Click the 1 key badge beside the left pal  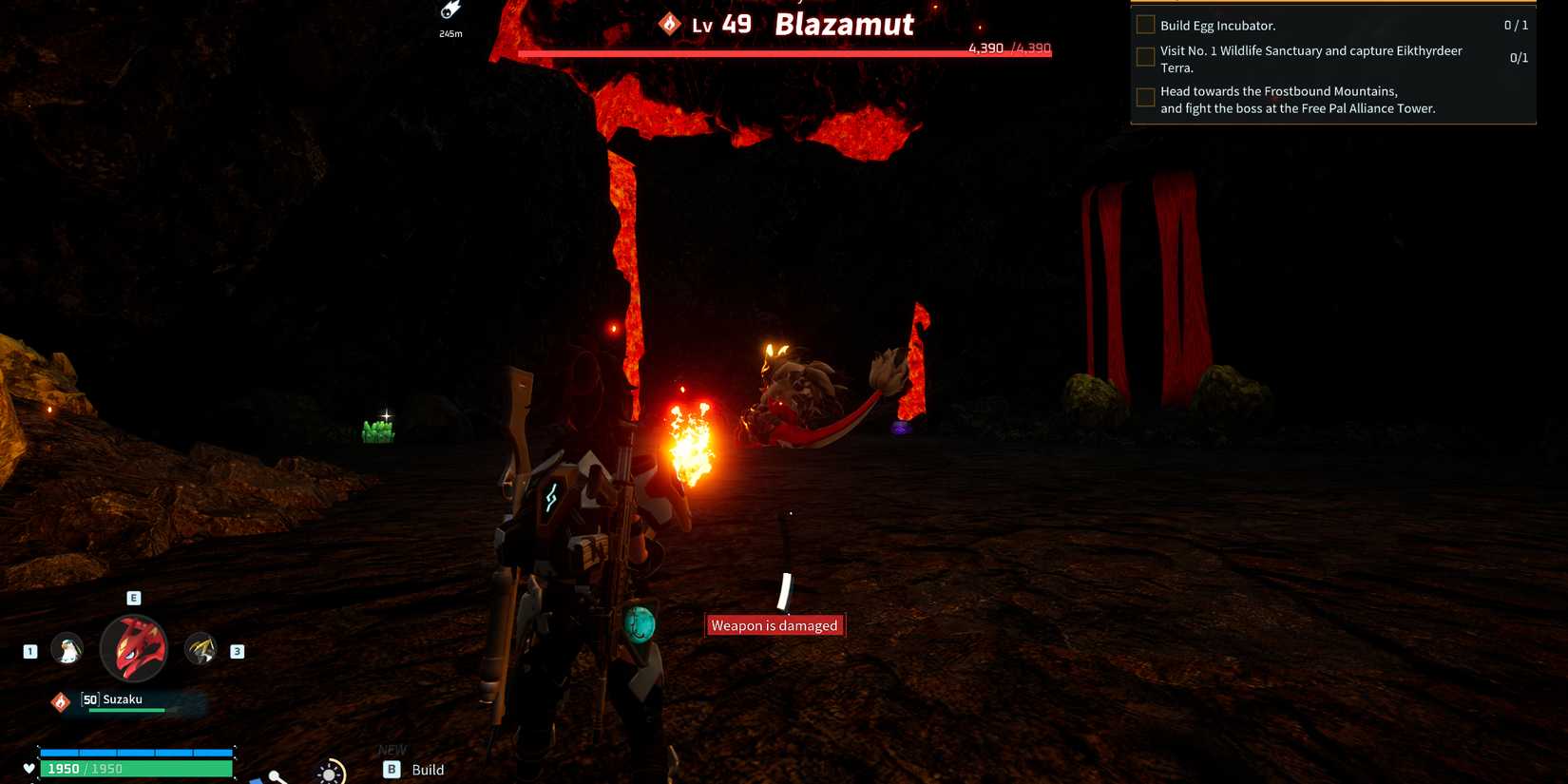[x=29, y=651]
